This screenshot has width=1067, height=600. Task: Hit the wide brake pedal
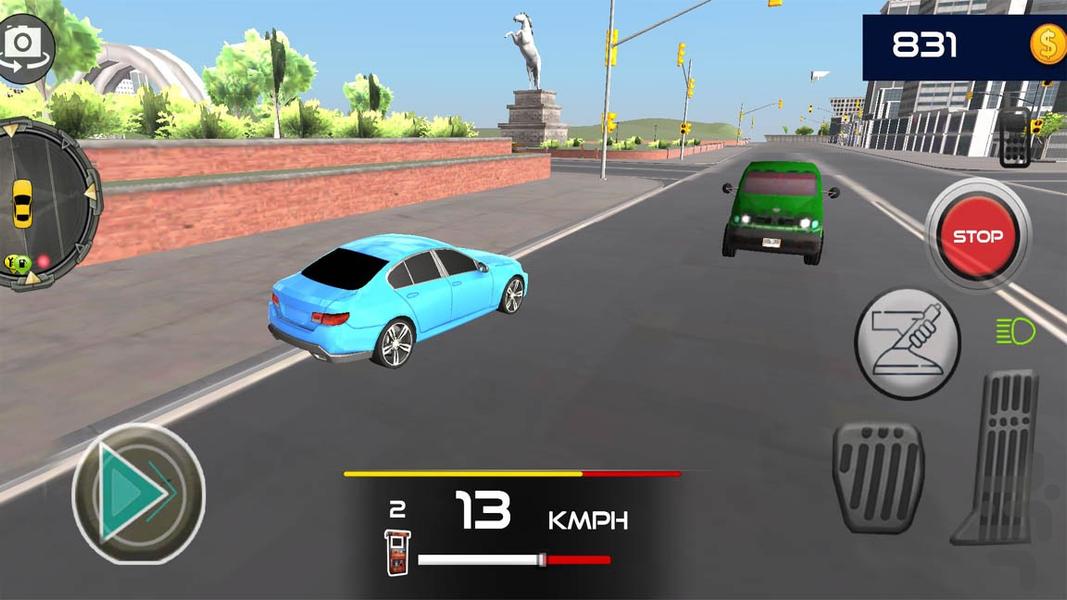878,476
